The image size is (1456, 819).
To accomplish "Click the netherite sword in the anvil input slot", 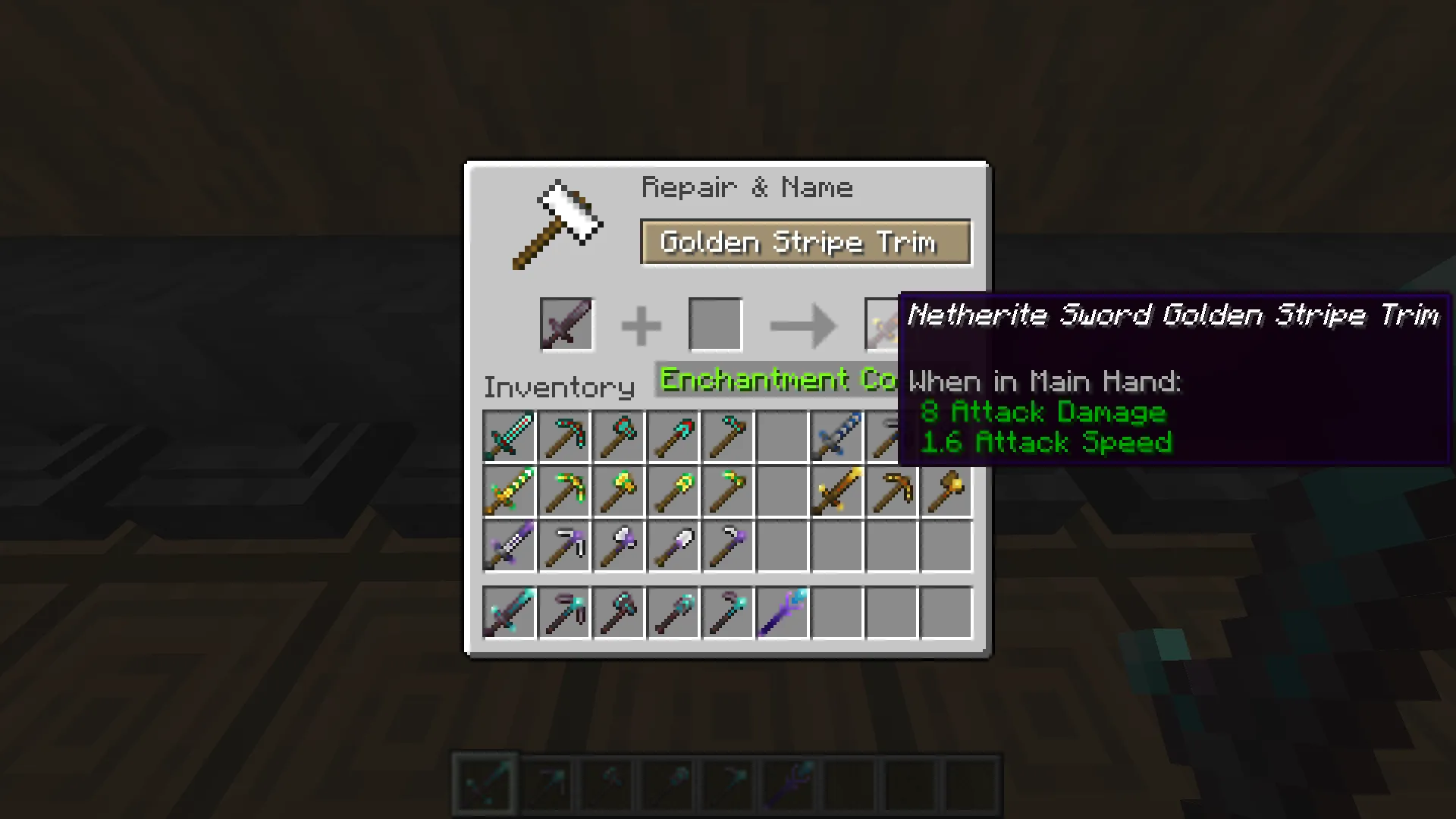I will (566, 324).
